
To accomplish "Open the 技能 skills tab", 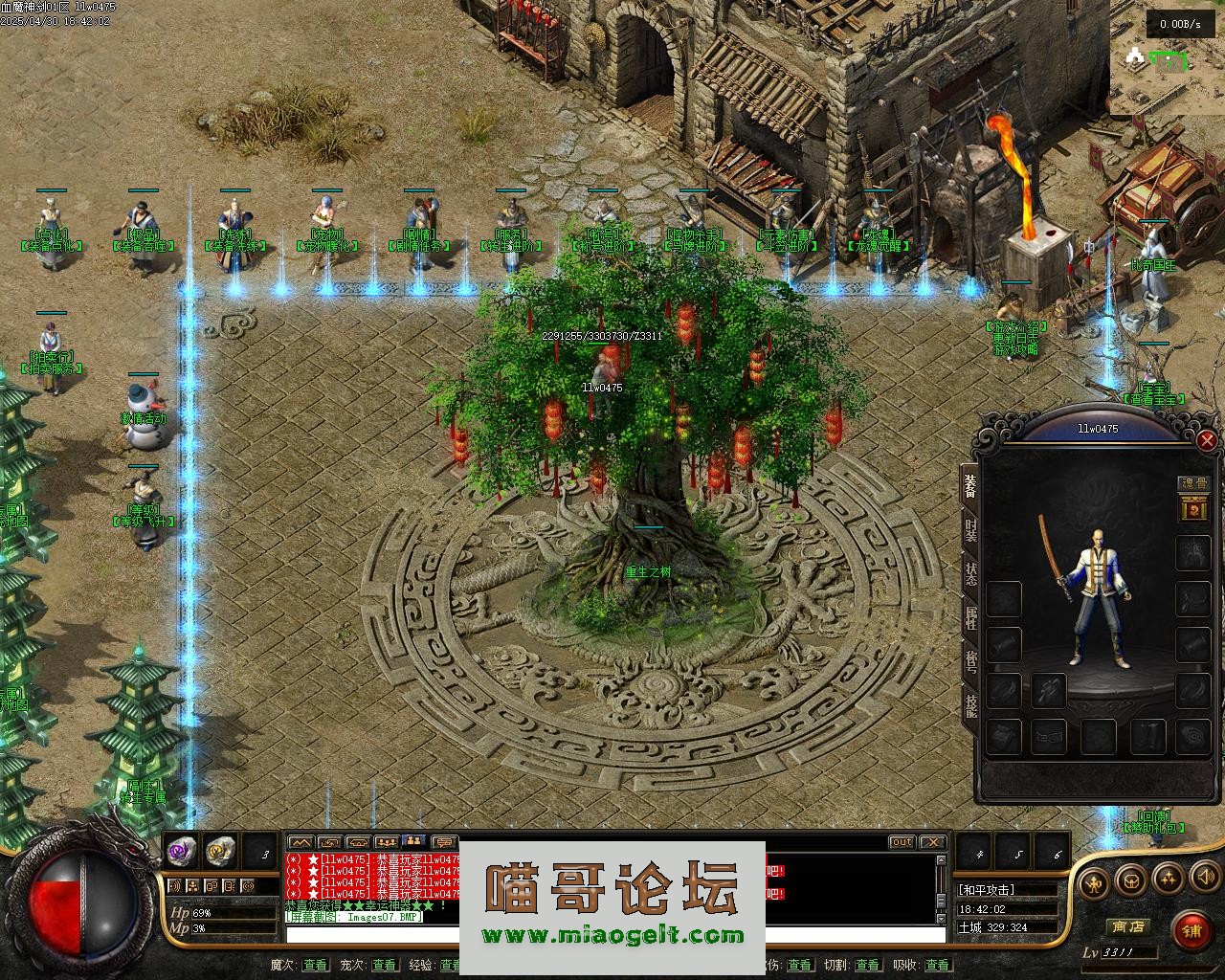I will 970,705.
